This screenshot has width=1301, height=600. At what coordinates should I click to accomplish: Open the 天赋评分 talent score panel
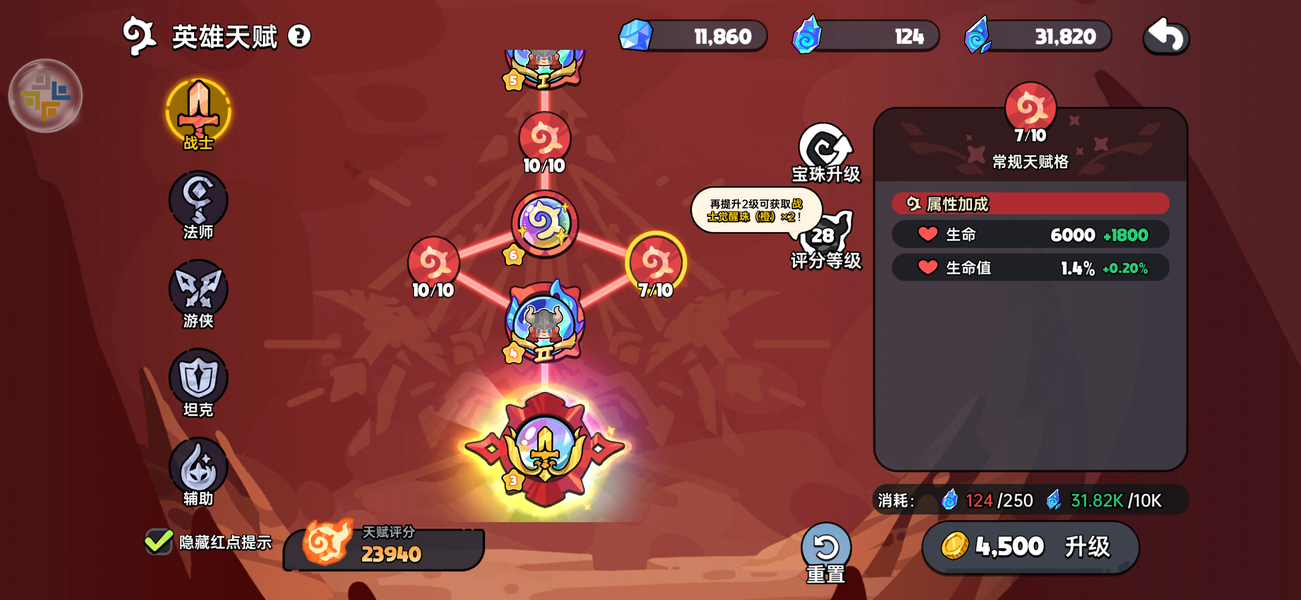[x=384, y=545]
